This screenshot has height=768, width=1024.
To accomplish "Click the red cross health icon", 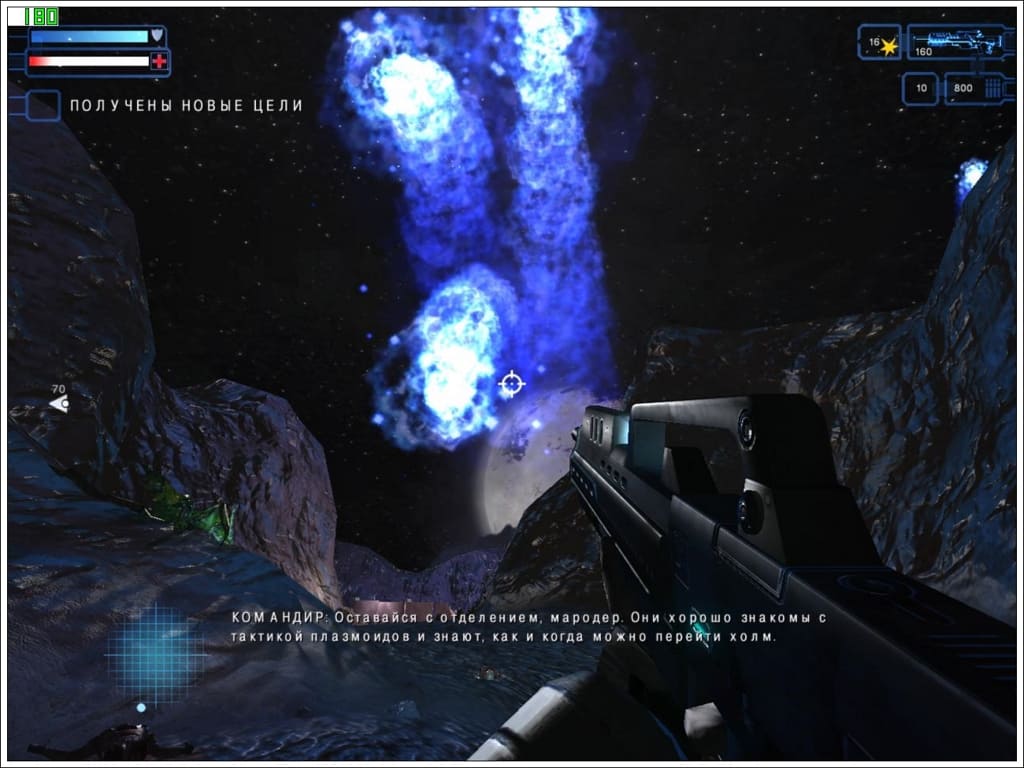I will [158, 62].
